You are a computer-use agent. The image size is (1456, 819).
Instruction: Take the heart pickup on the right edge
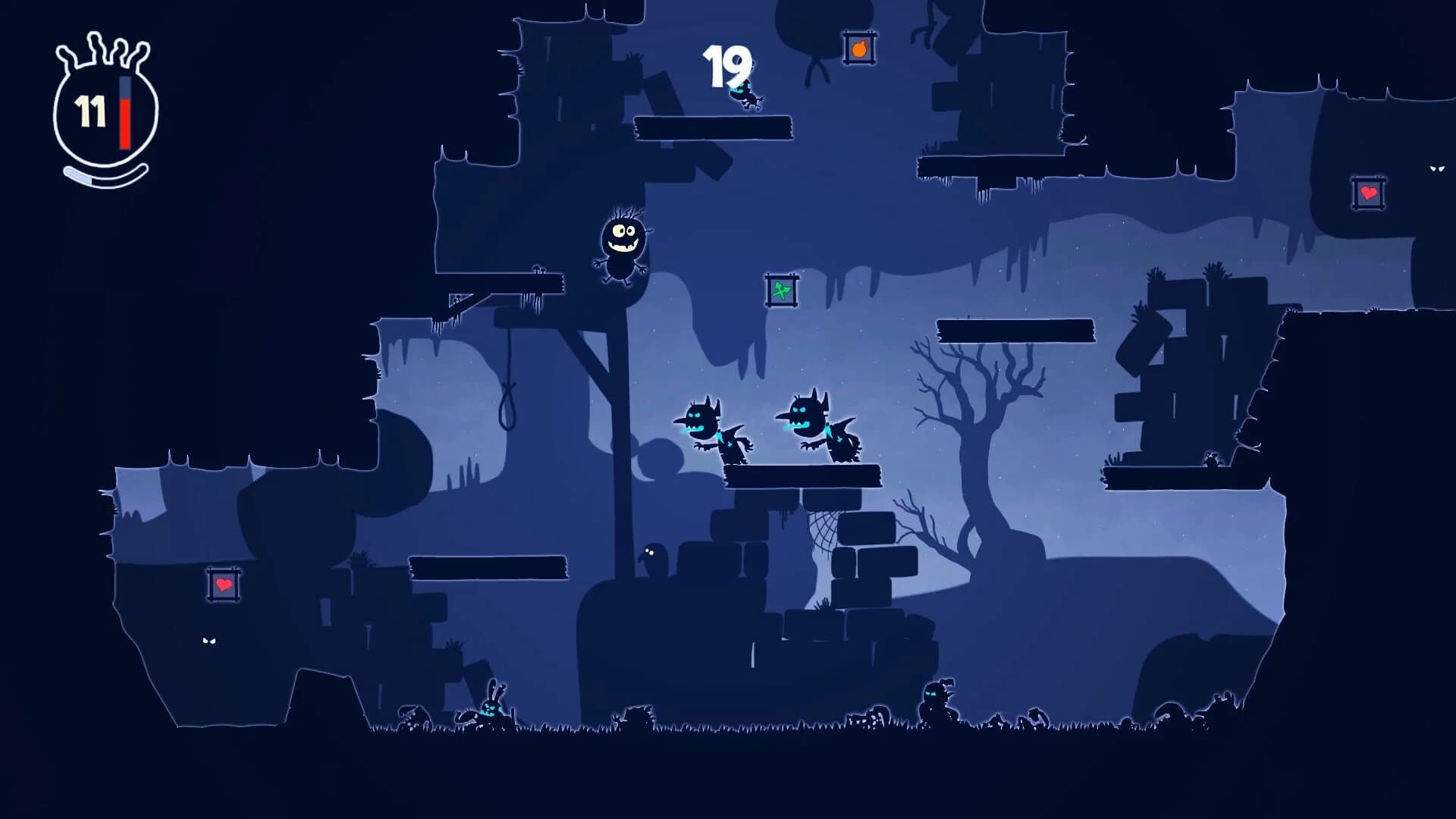(1369, 194)
